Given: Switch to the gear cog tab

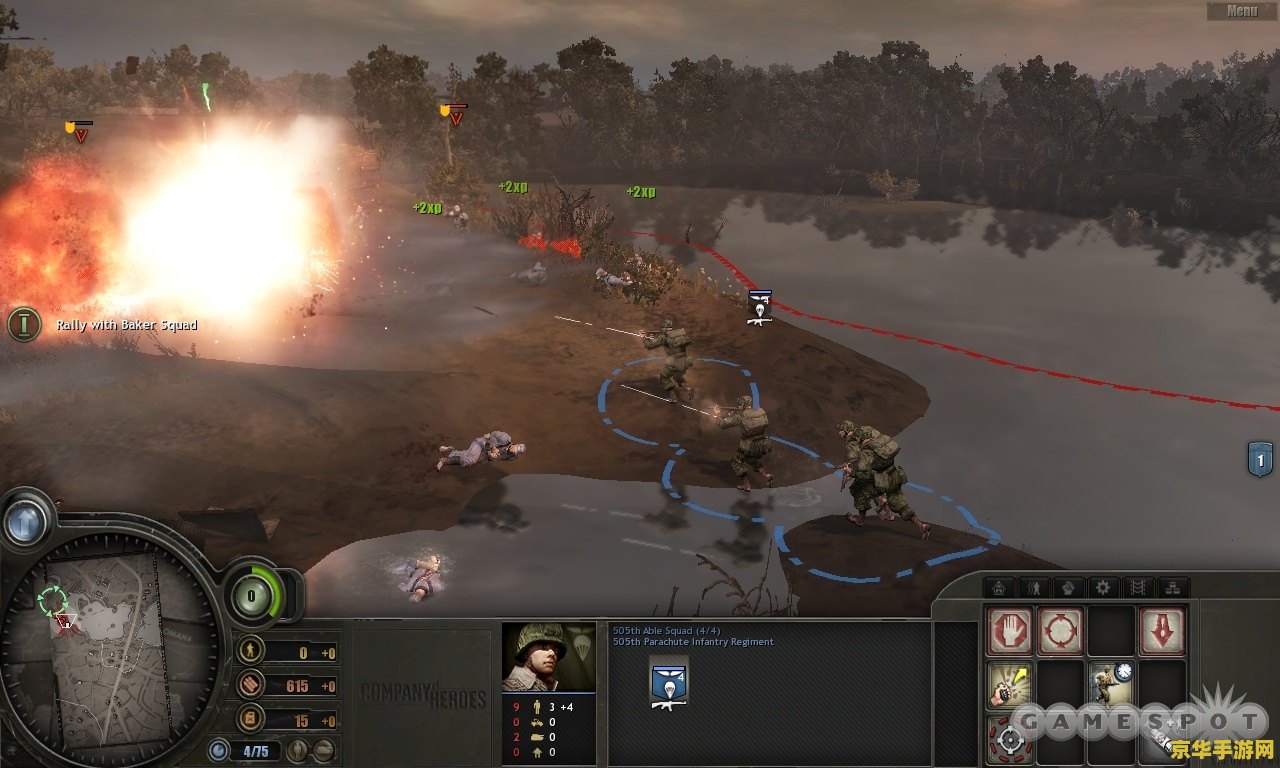Looking at the screenshot, I should point(1102,588).
